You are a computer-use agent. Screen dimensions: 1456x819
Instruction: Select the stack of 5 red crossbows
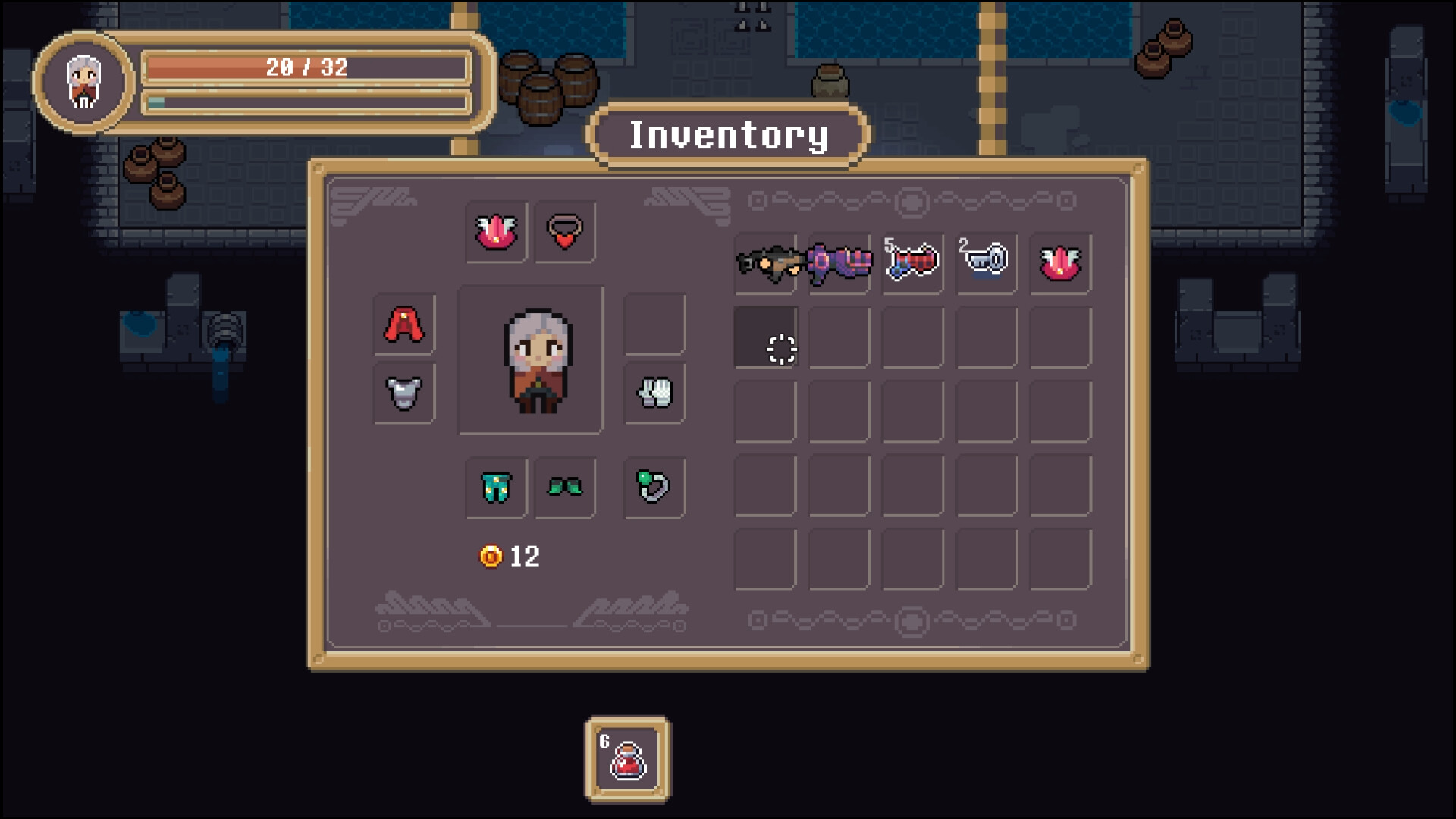912,262
